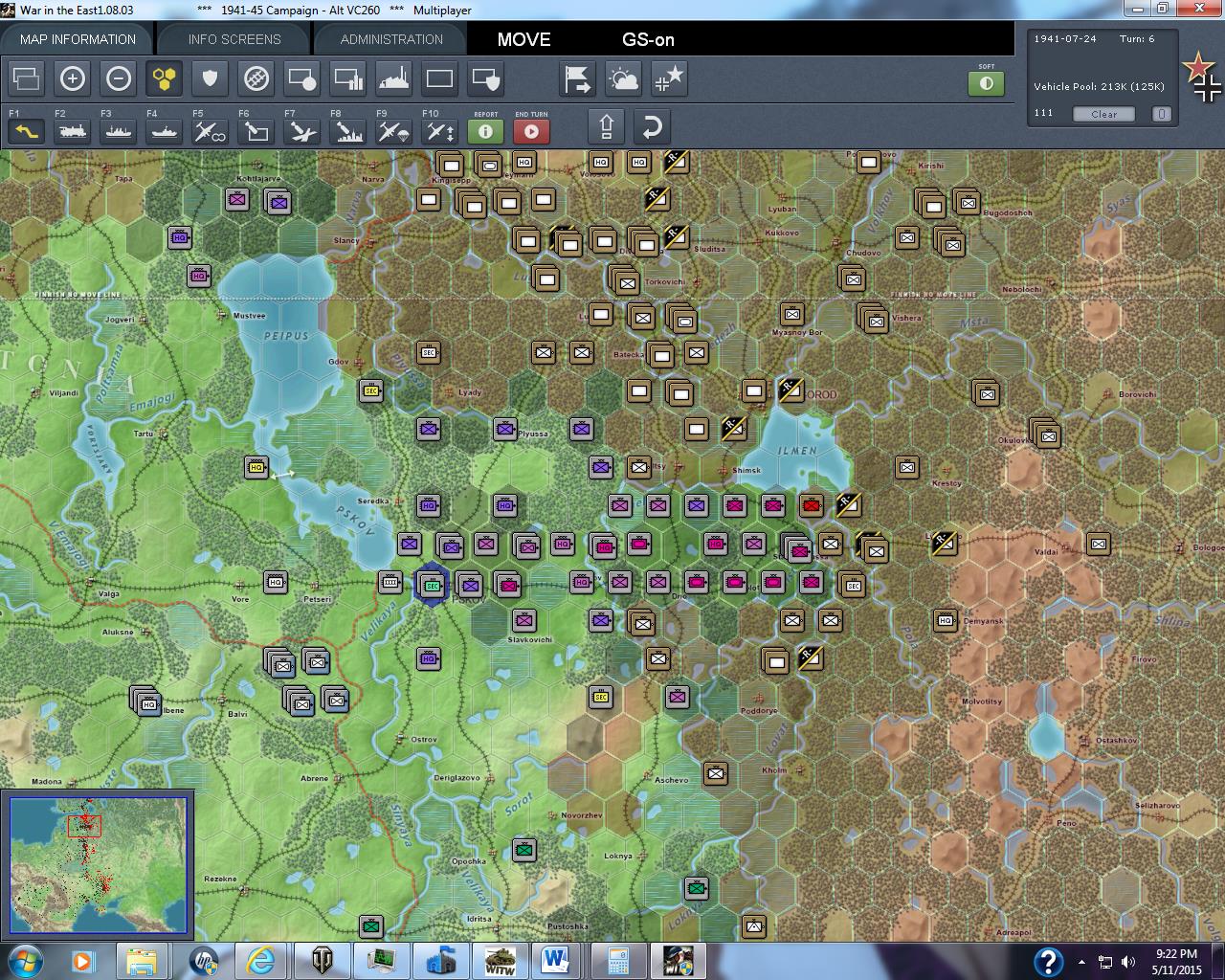Open the F2 rail transport mode

pyautogui.click(x=73, y=131)
